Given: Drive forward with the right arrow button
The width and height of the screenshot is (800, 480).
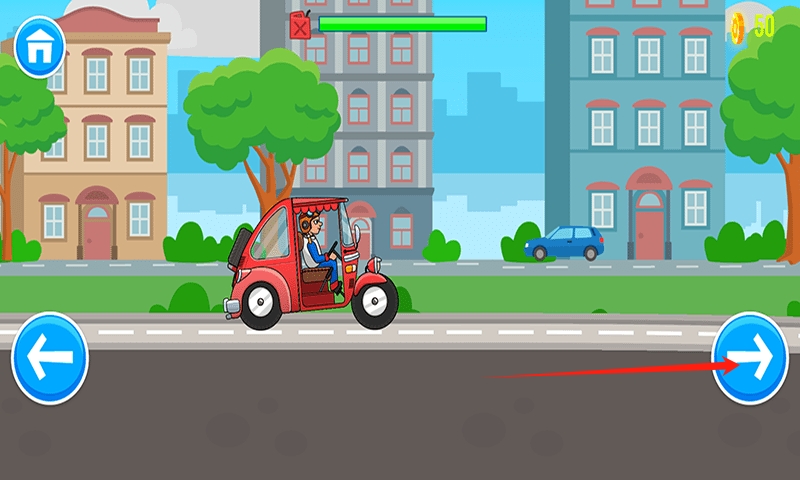Looking at the screenshot, I should click(750, 358).
